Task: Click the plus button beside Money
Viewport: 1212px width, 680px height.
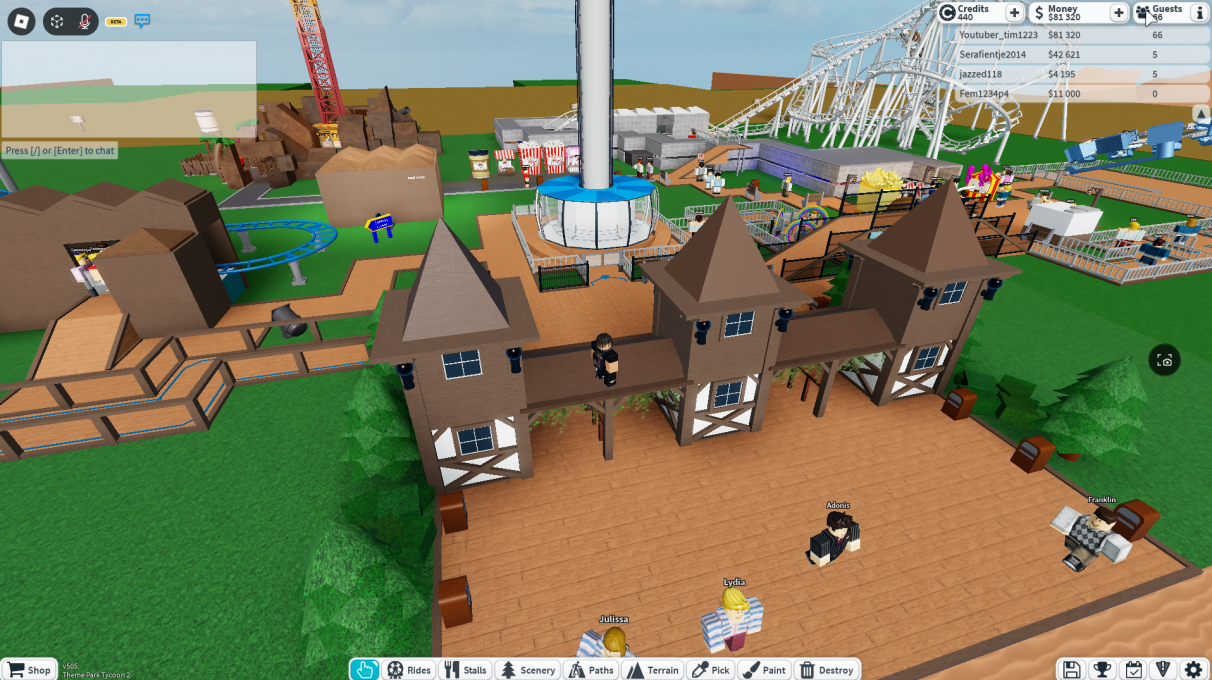Action: point(1119,13)
